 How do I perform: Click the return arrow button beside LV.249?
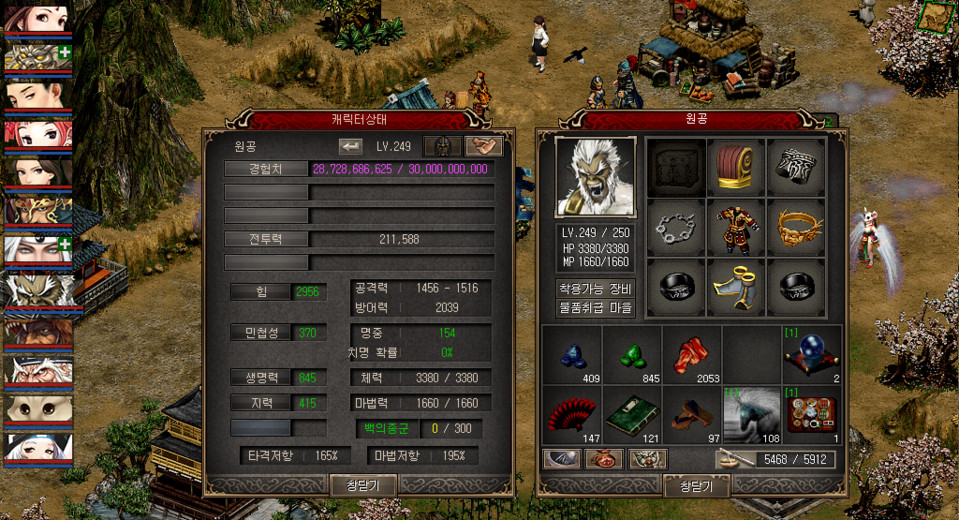(350, 146)
